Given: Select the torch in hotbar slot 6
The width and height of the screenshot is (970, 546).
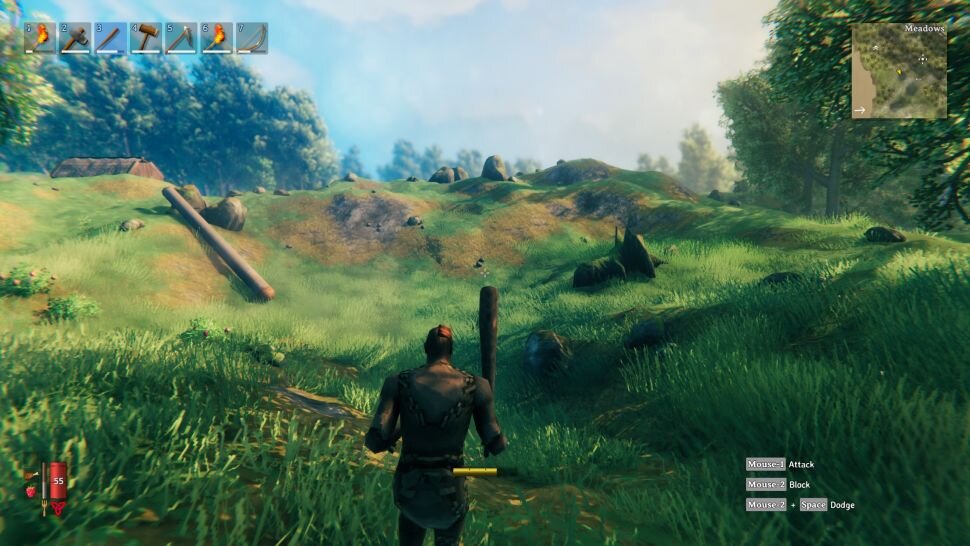Looking at the screenshot, I should tap(217, 38).
